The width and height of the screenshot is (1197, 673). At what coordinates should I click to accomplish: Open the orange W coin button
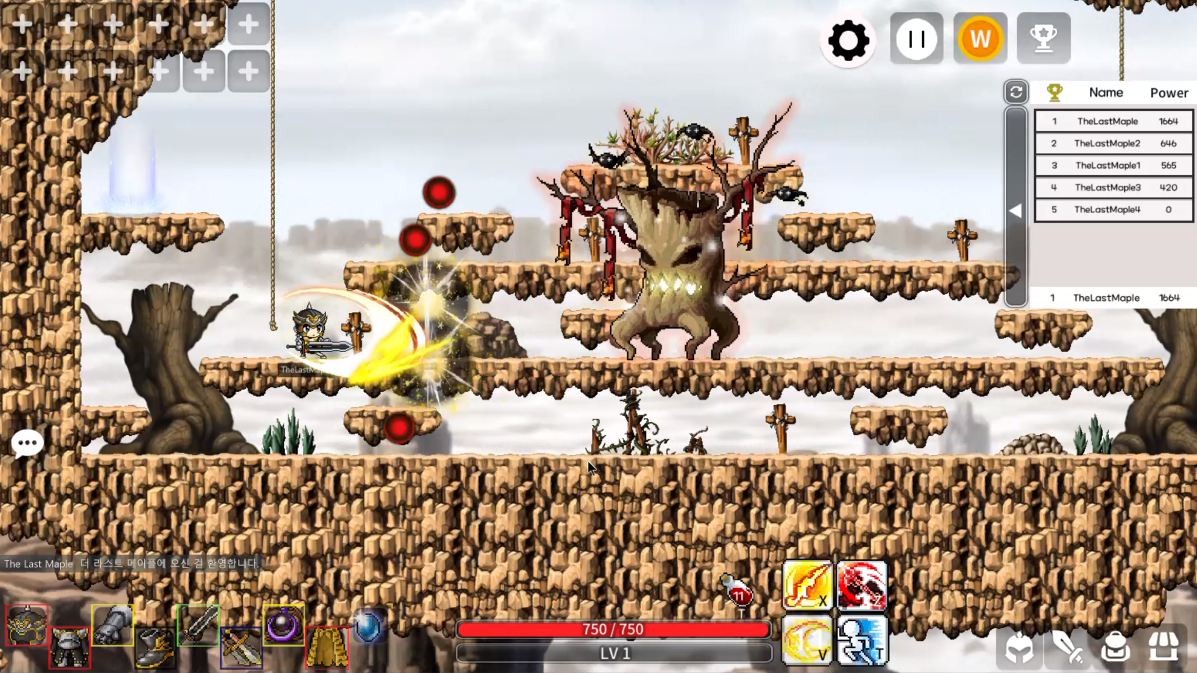(980, 40)
